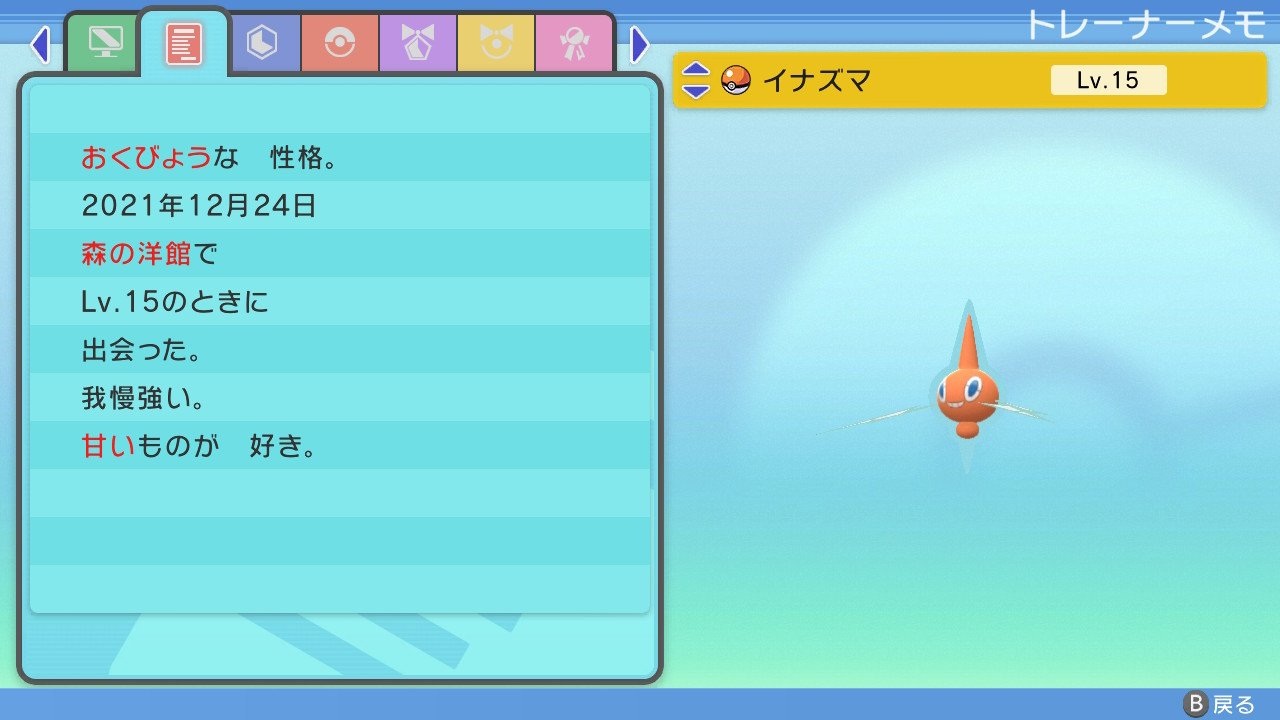The image size is (1280, 720).
Task: Click the left blue page arrow
Action: point(40,44)
